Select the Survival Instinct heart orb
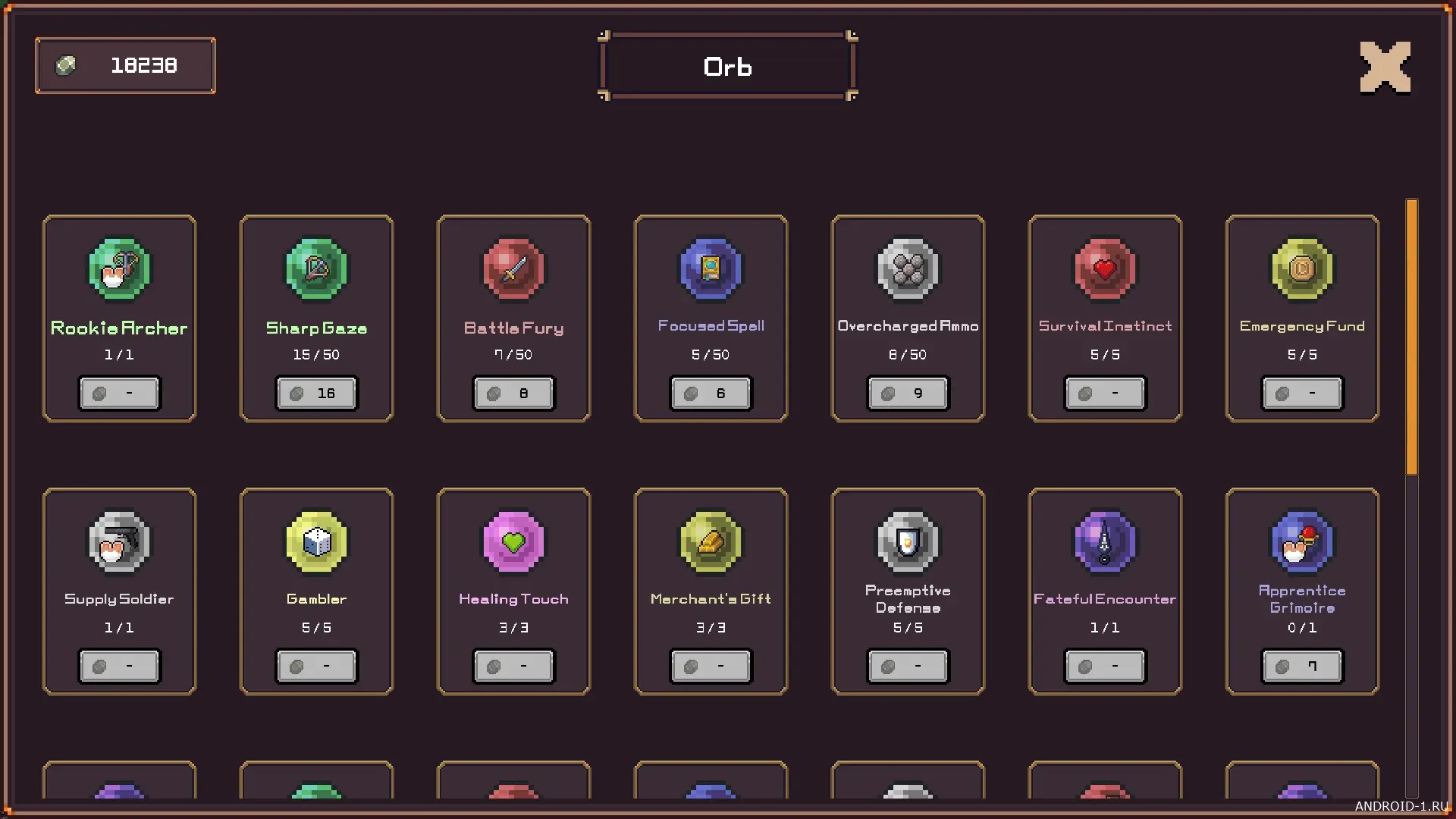Viewport: 1456px width, 819px height. (x=1105, y=269)
